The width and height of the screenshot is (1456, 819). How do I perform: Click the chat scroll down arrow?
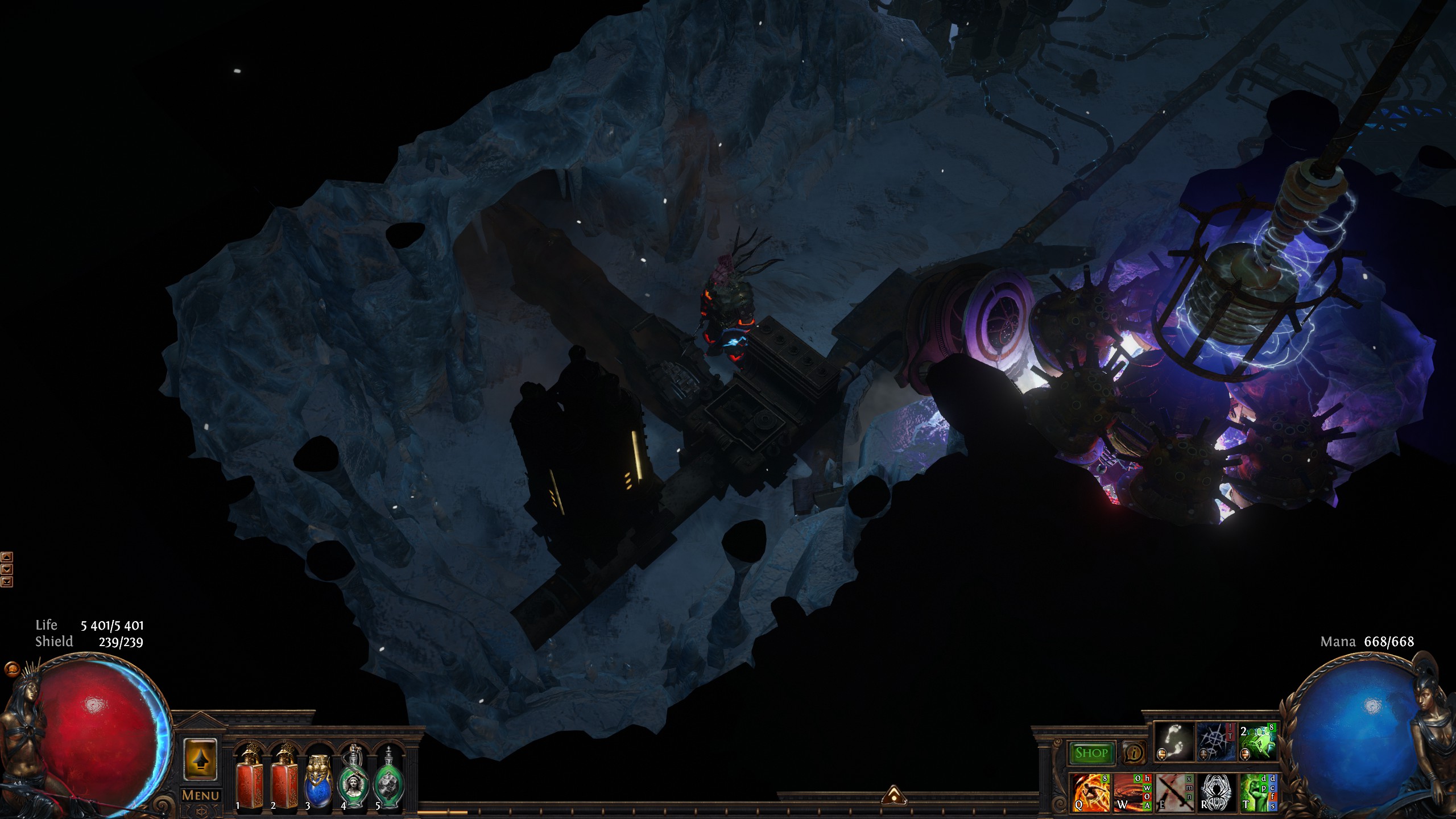tap(7, 569)
